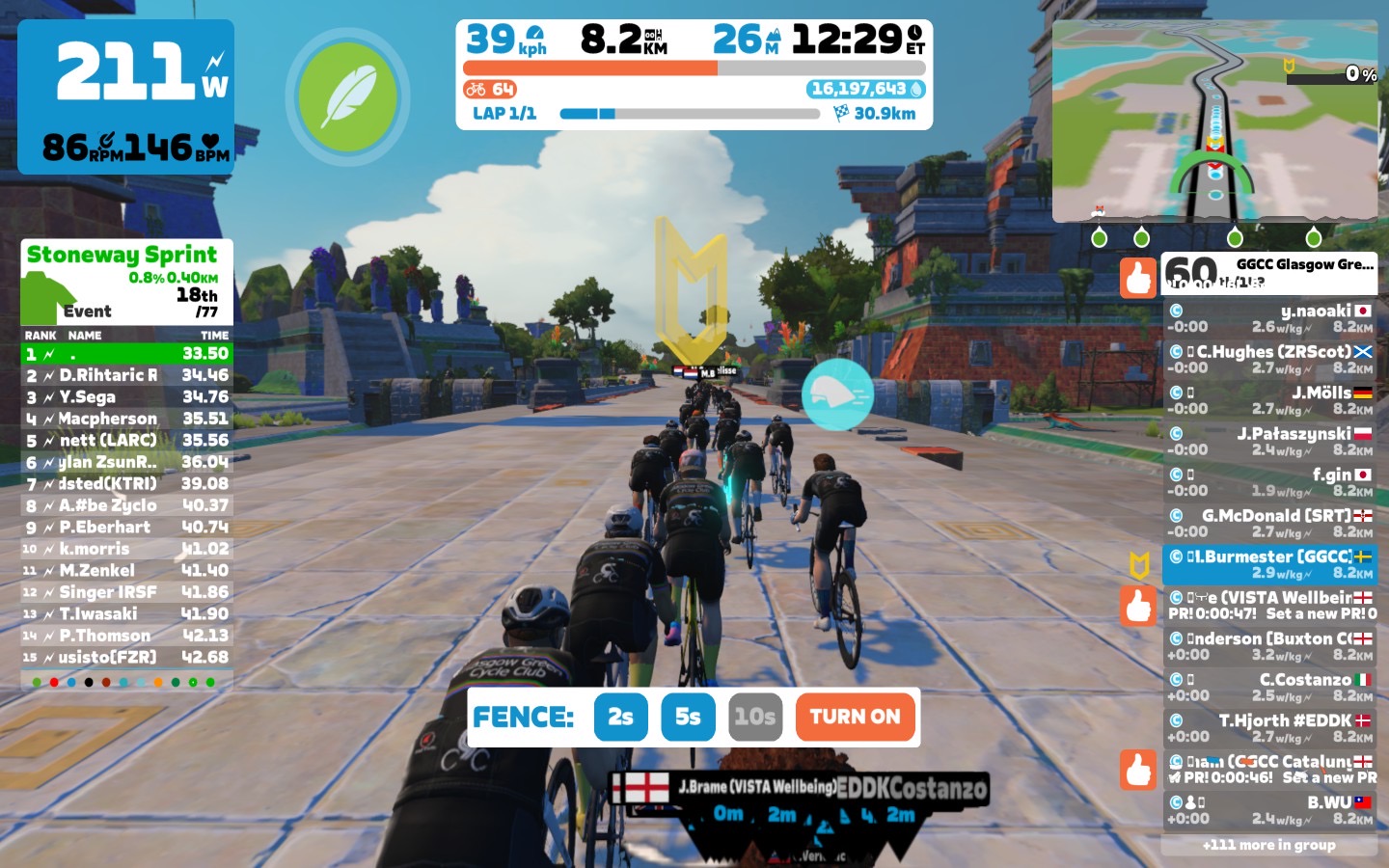The width and height of the screenshot is (1389, 868).
Task: Give Ride On thumbs up beside GGCC header
Action: click(1138, 277)
